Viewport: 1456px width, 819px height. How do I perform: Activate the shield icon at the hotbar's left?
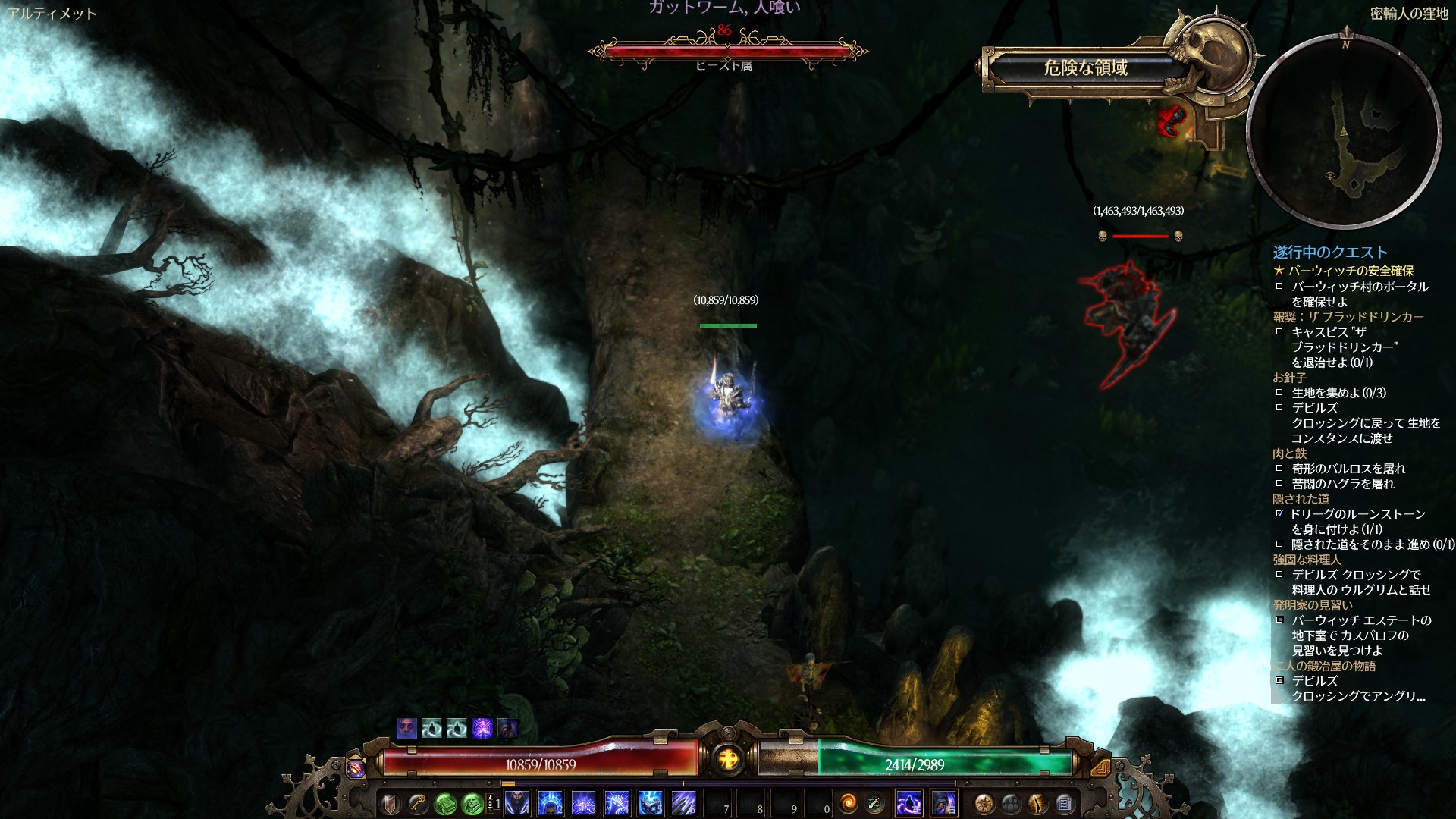(x=391, y=804)
